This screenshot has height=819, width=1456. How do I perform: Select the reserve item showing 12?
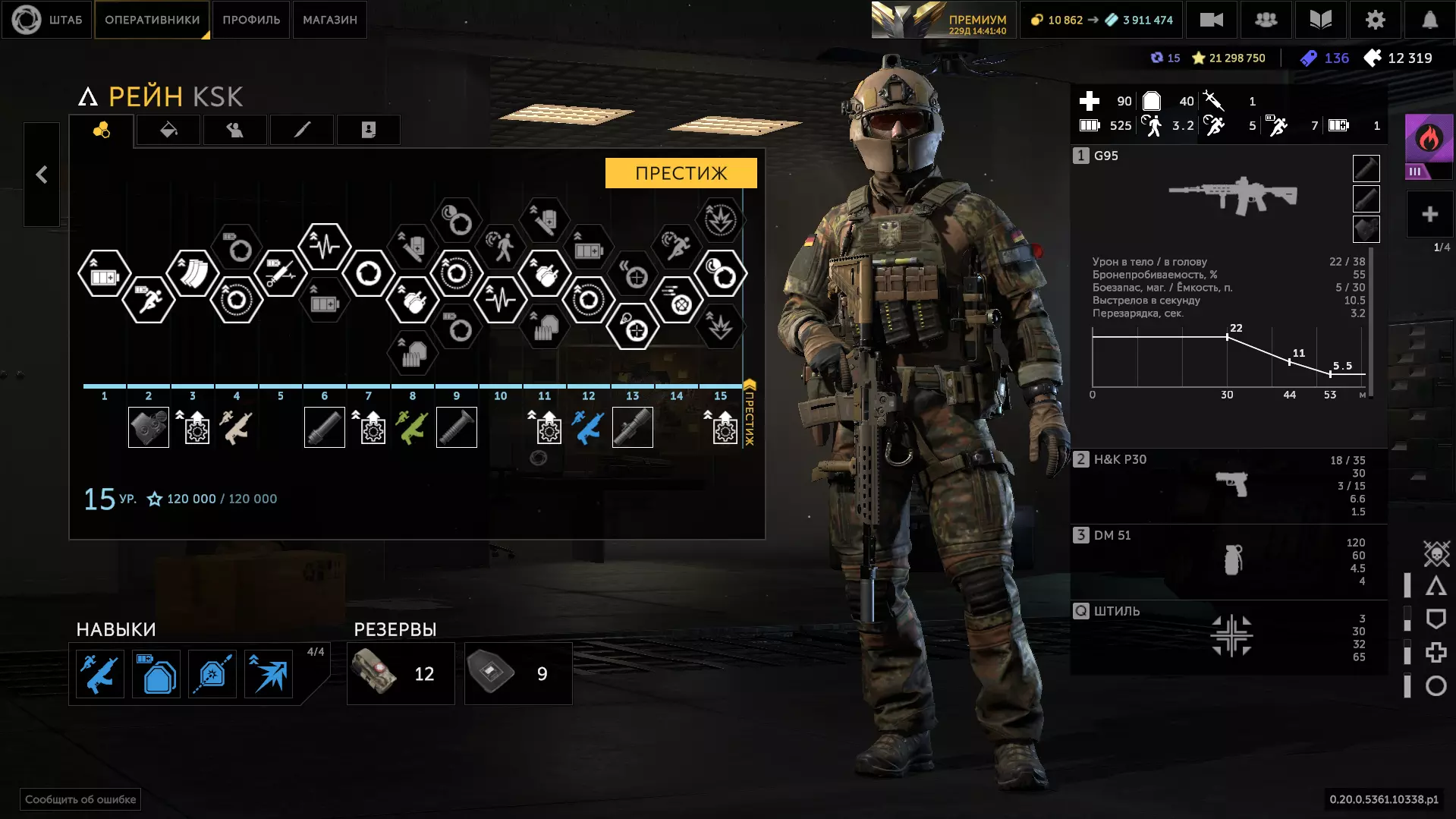(x=401, y=673)
